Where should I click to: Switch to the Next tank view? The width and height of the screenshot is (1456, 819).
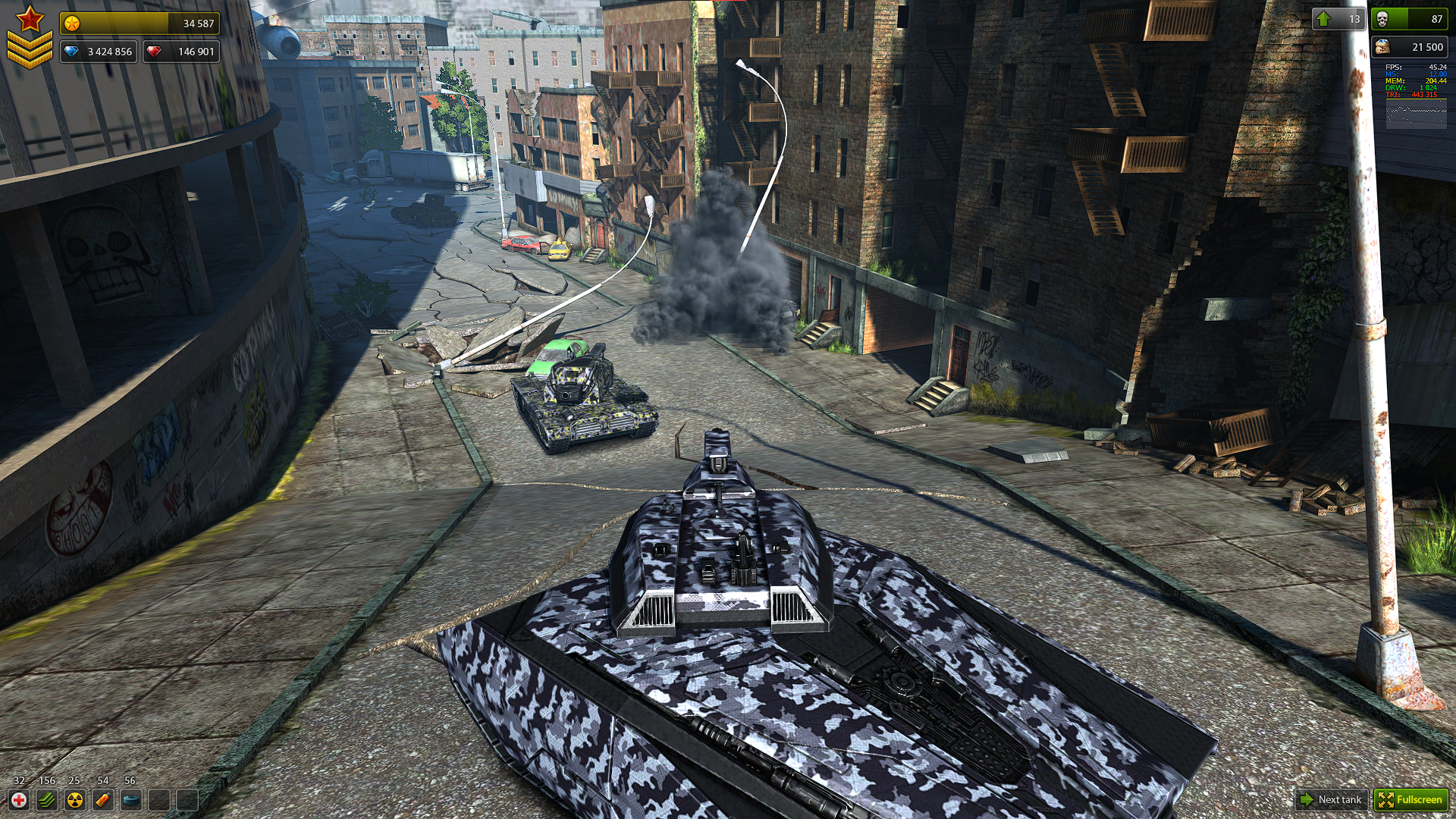pos(1331,800)
